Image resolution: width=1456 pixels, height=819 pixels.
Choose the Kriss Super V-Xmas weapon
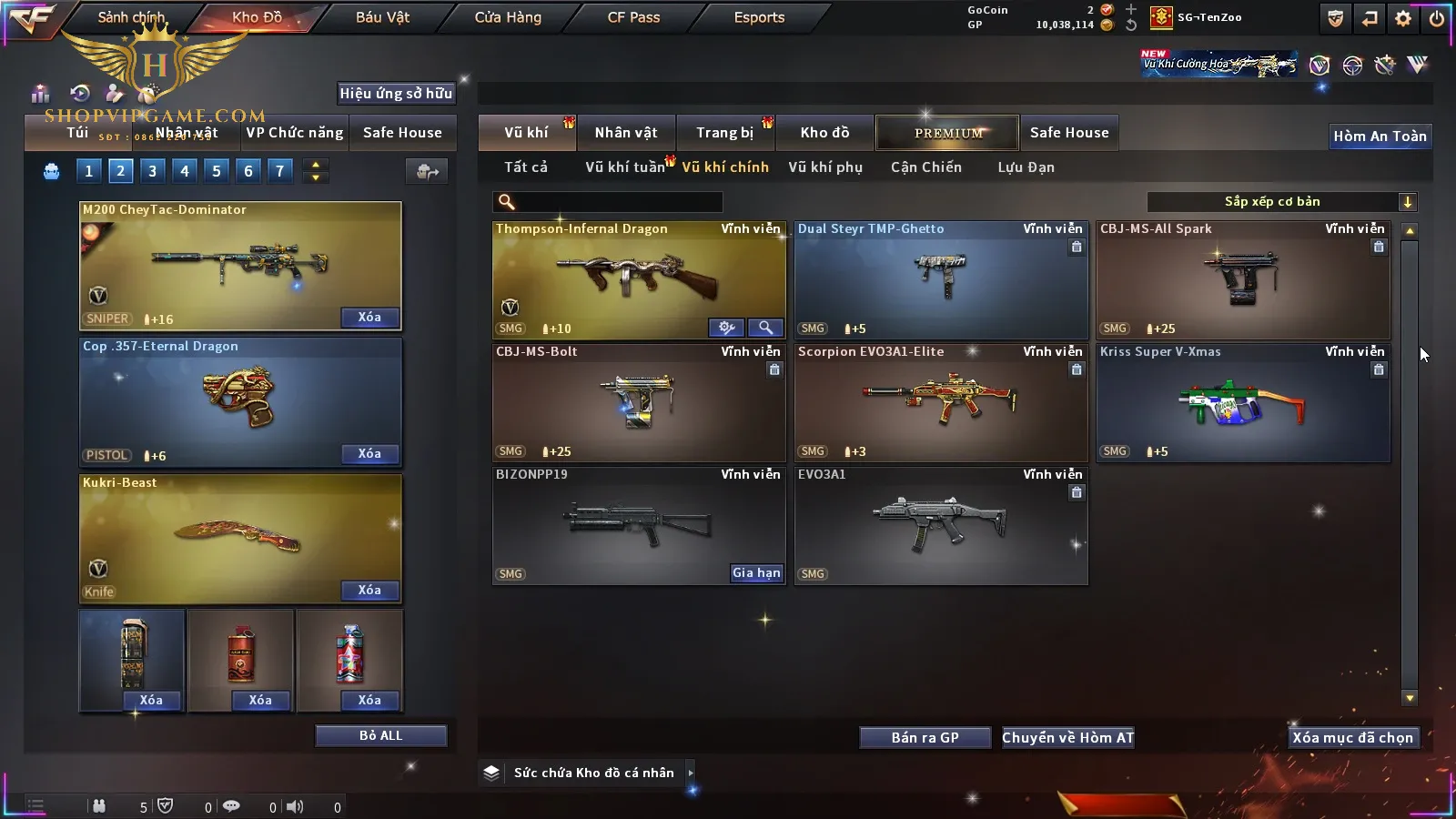click(1243, 402)
